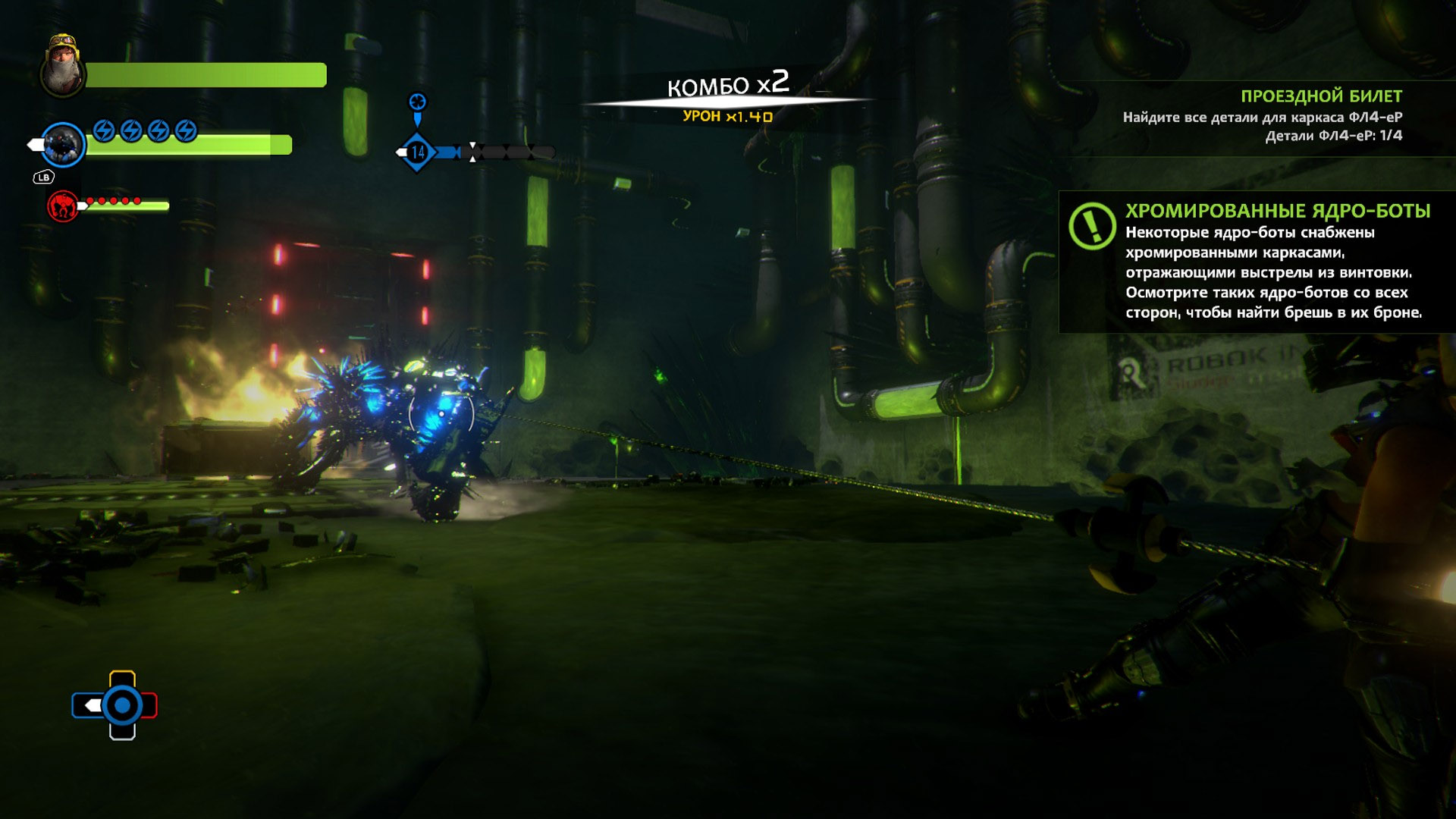Click Joule's character portrait
The width and height of the screenshot is (1456, 819).
(62, 67)
